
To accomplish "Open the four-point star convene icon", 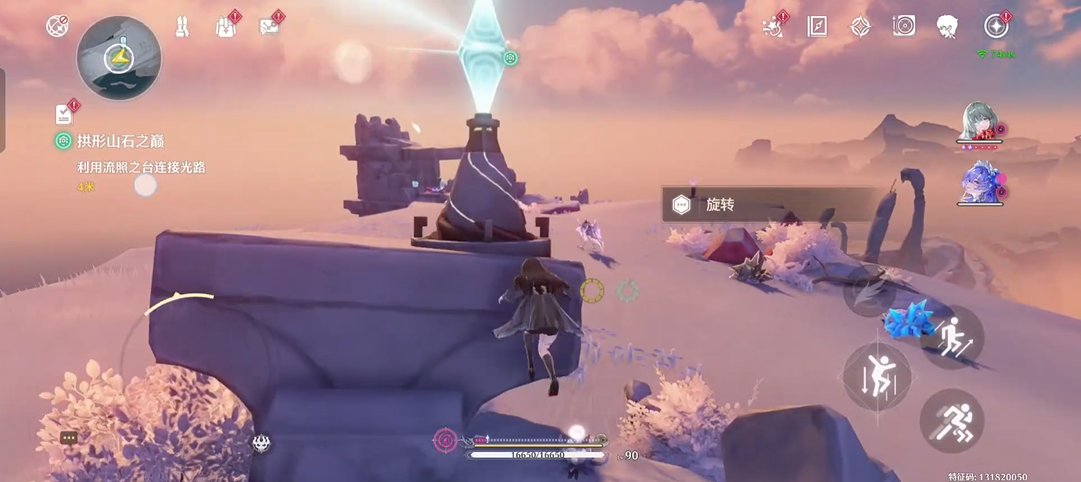I will point(860,27).
